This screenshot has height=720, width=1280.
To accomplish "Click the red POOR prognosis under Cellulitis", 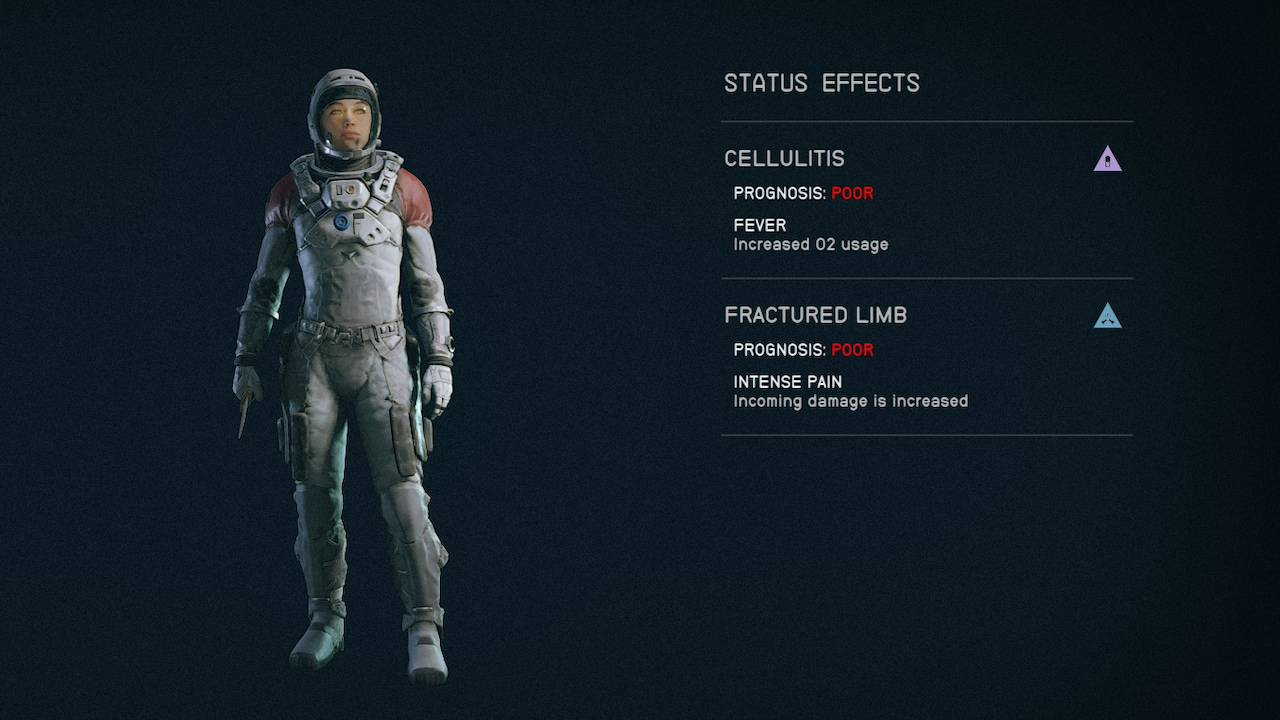I will pos(853,193).
